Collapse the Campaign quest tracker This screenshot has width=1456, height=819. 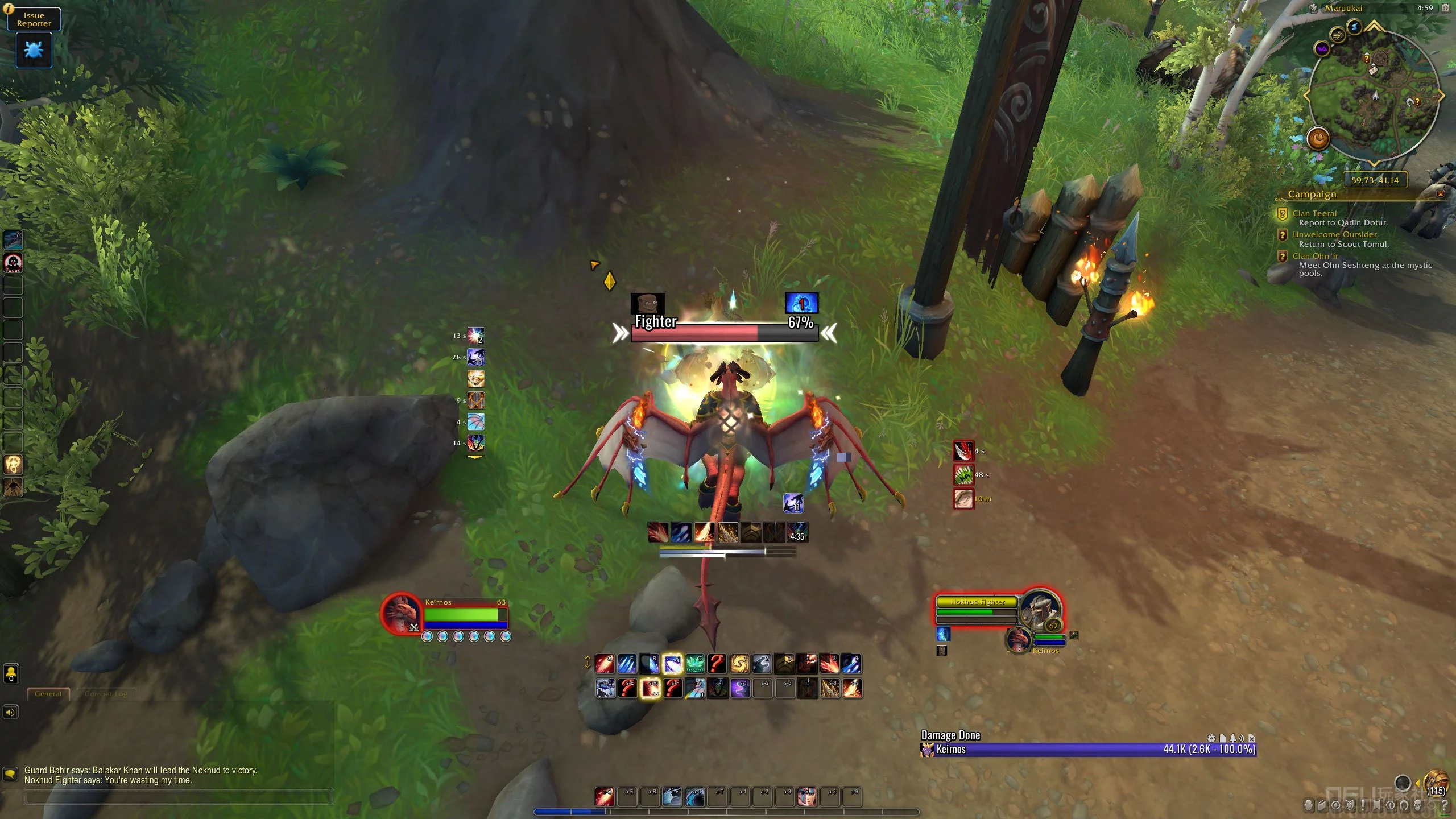click(x=1441, y=194)
